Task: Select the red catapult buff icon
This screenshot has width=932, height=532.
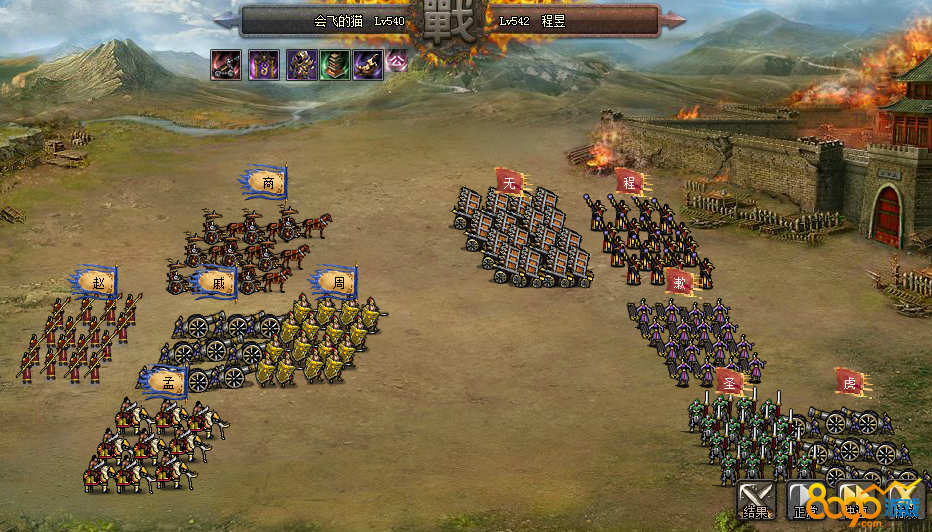Action: pyautogui.click(x=225, y=65)
